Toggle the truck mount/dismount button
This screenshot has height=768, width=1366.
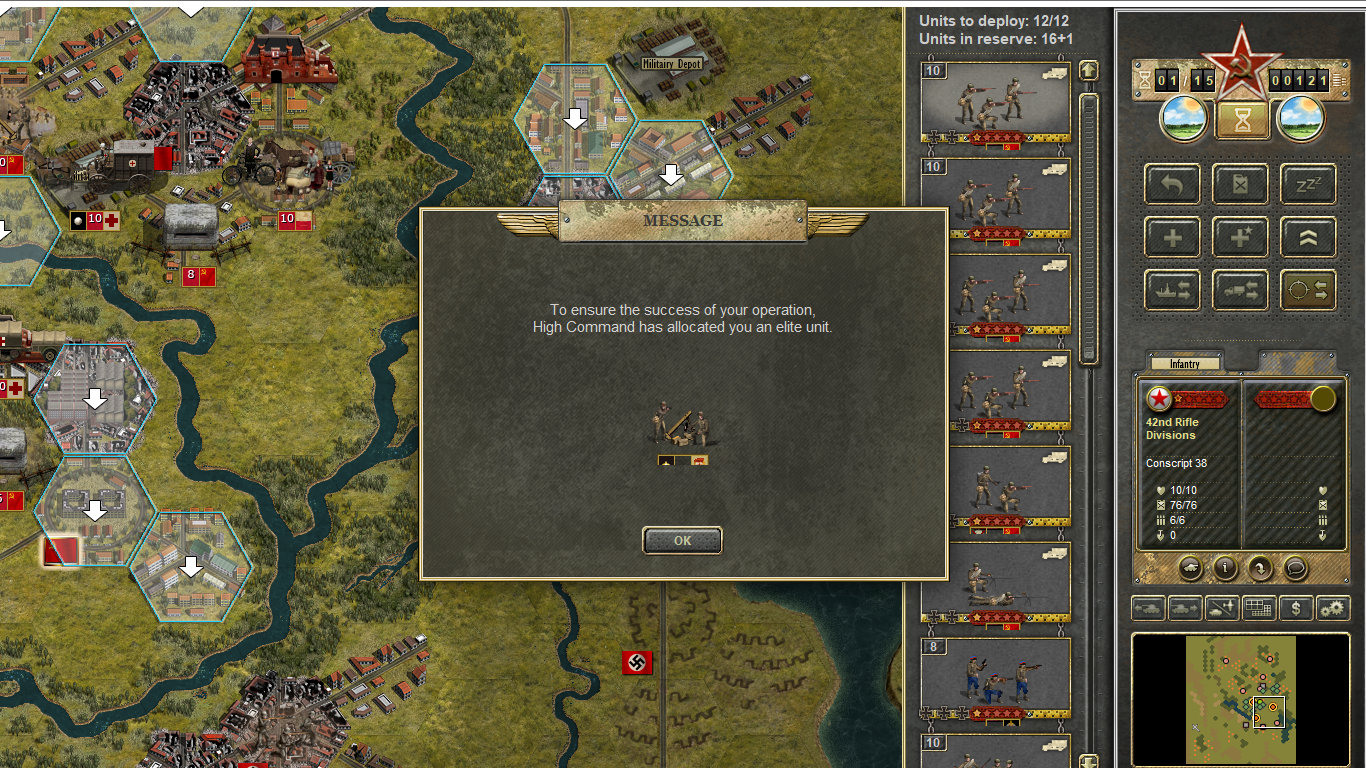[1240, 290]
